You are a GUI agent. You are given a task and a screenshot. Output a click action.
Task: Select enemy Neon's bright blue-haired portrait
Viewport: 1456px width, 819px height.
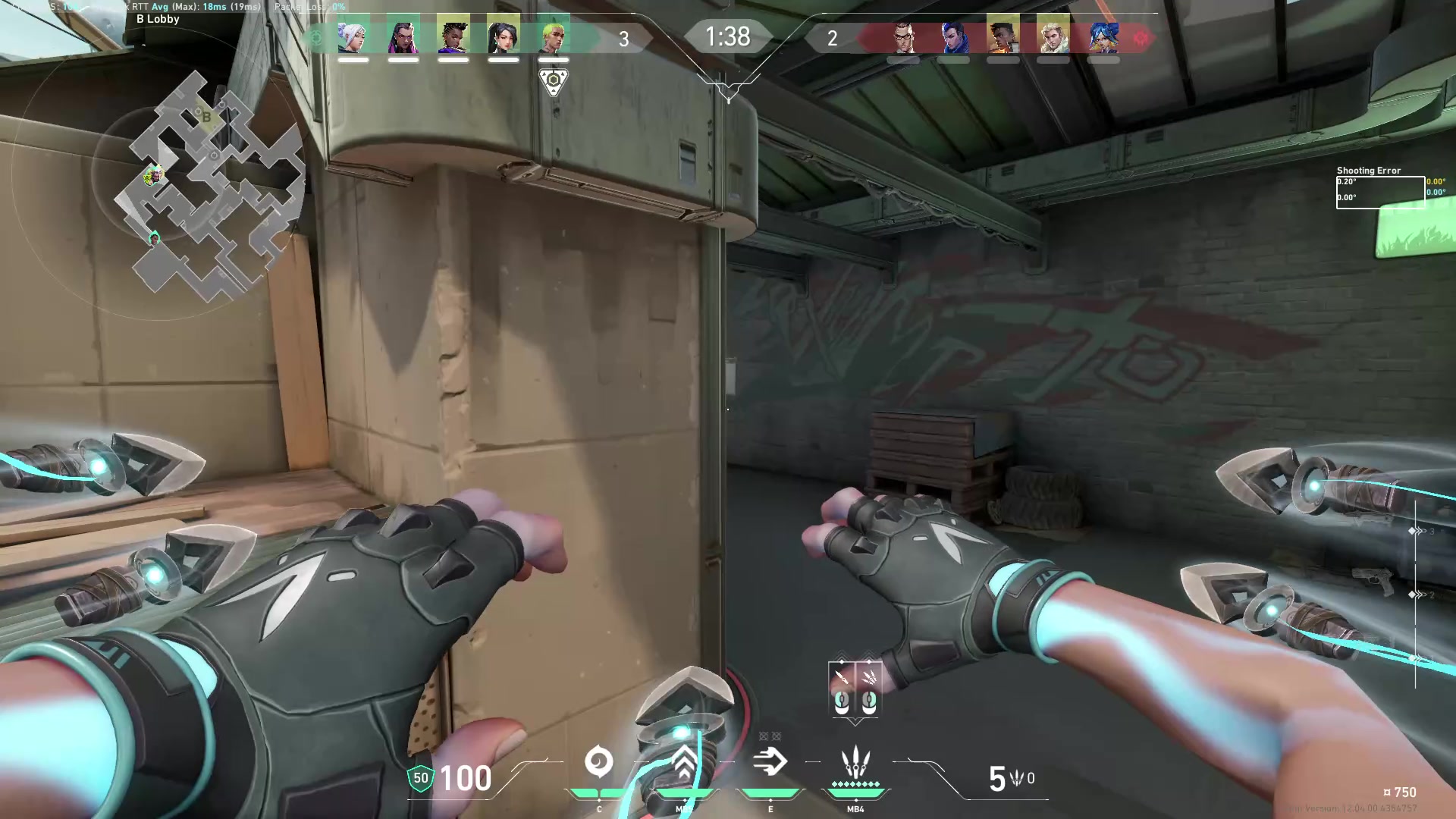(1103, 36)
